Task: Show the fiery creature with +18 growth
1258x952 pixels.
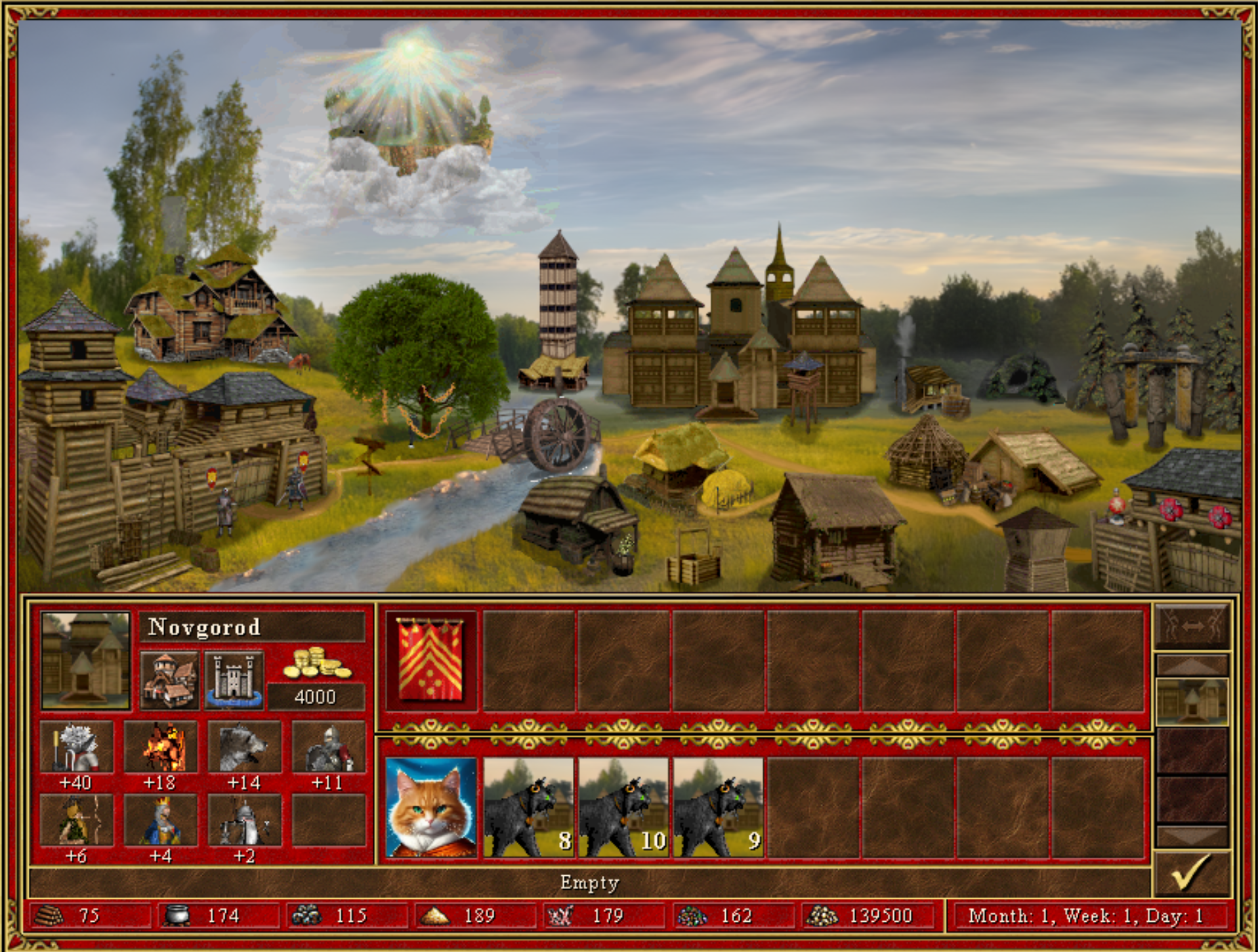Action: 160,747
